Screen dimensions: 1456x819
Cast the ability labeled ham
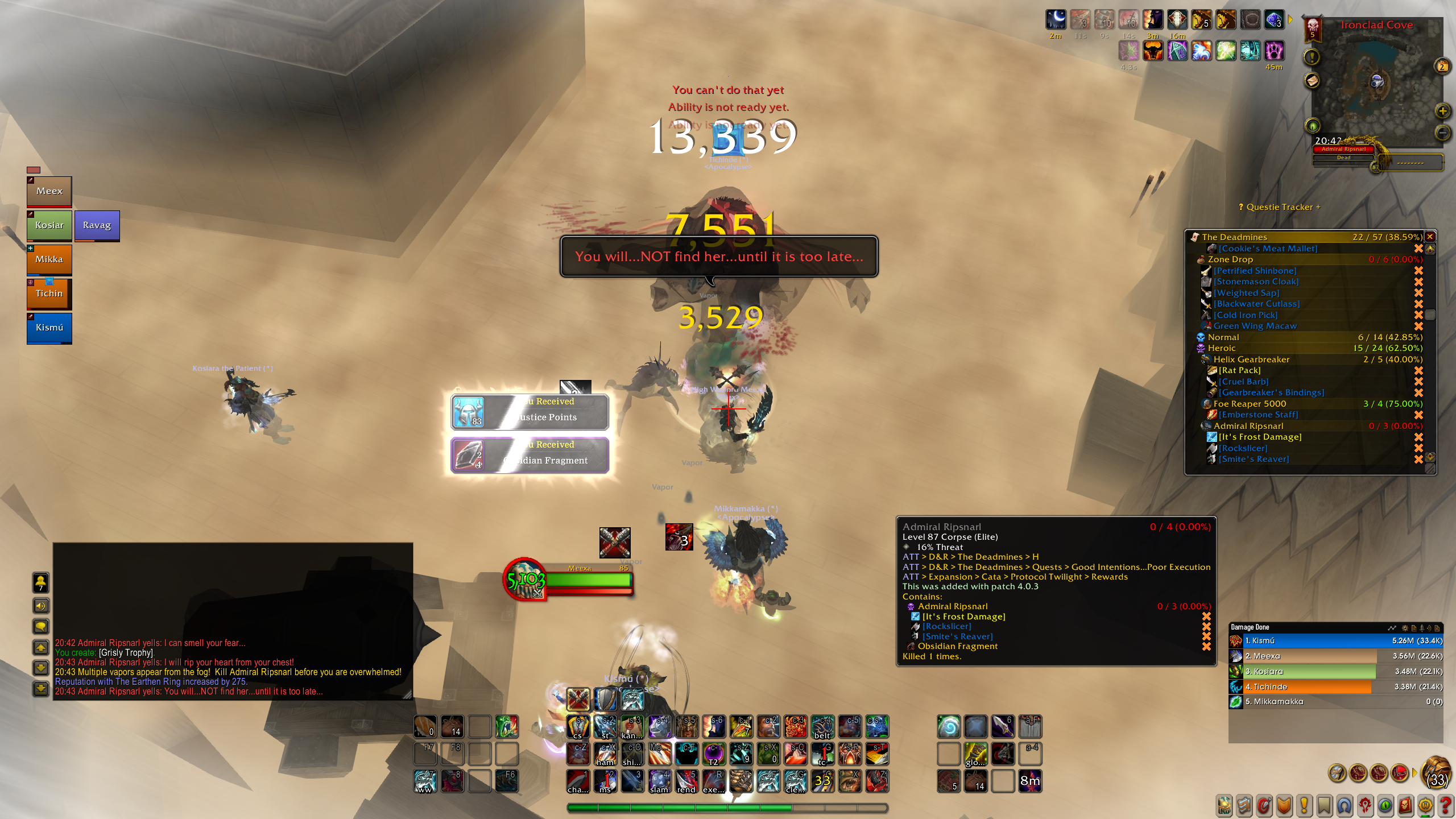pyautogui.click(x=605, y=754)
